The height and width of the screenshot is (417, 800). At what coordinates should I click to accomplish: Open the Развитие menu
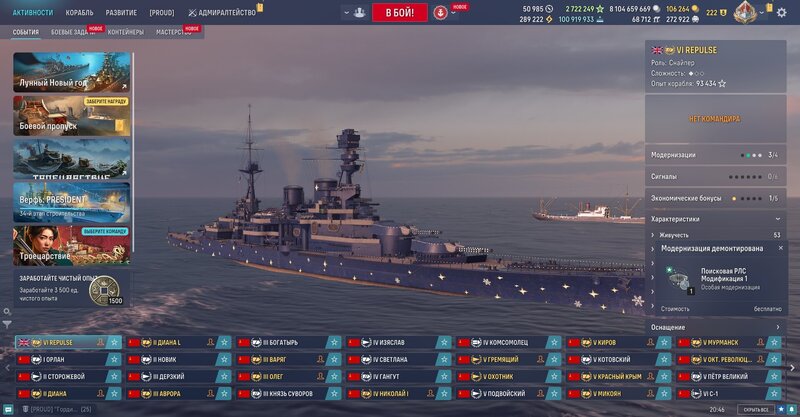[x=121, y=12]
